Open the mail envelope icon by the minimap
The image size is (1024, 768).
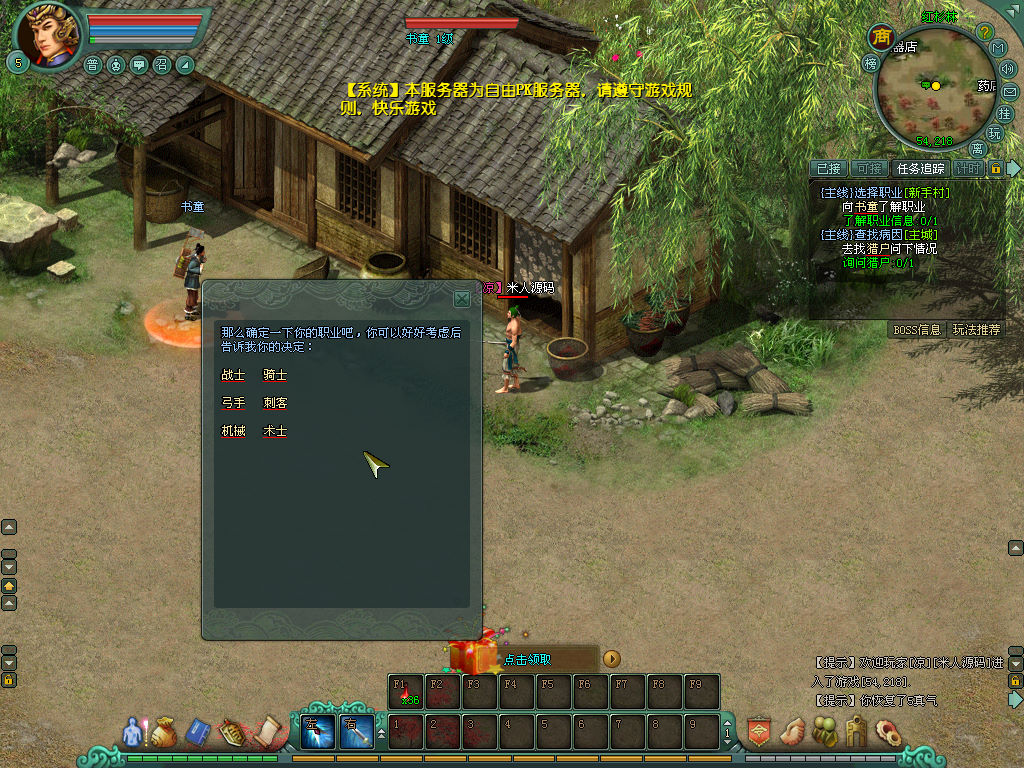[1009, 92]
